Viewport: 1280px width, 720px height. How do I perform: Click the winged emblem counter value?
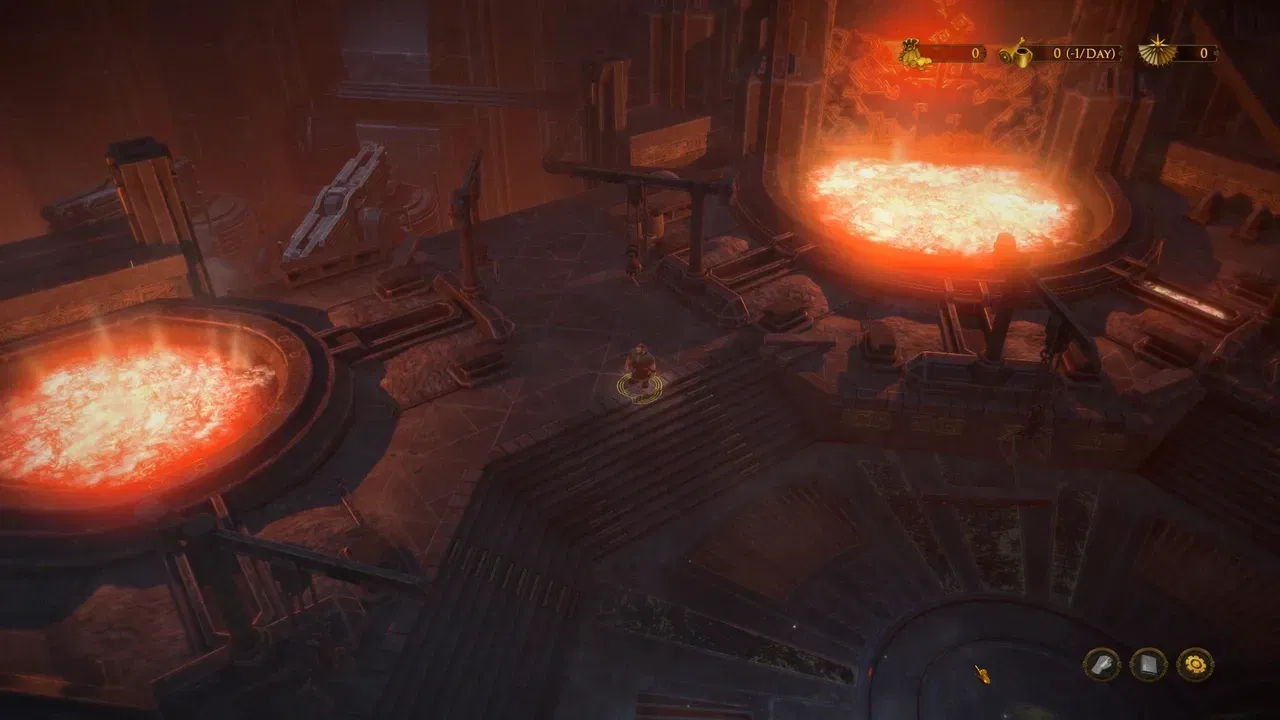(1204, 52)
